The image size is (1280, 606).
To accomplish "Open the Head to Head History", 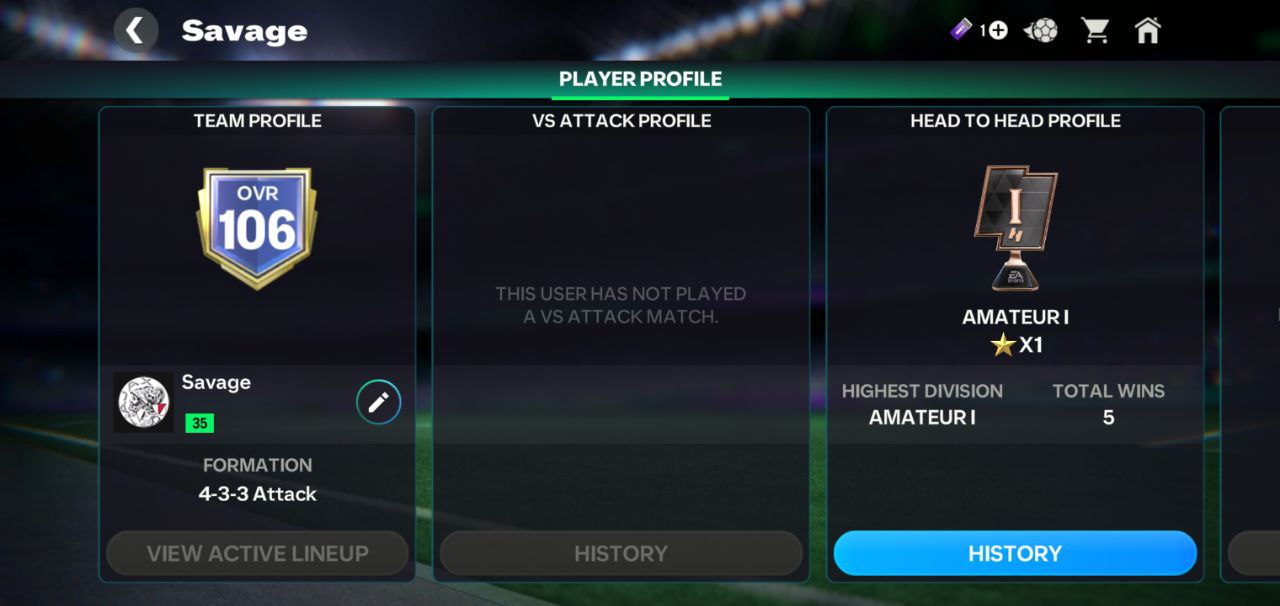I will pos(1014,553).
